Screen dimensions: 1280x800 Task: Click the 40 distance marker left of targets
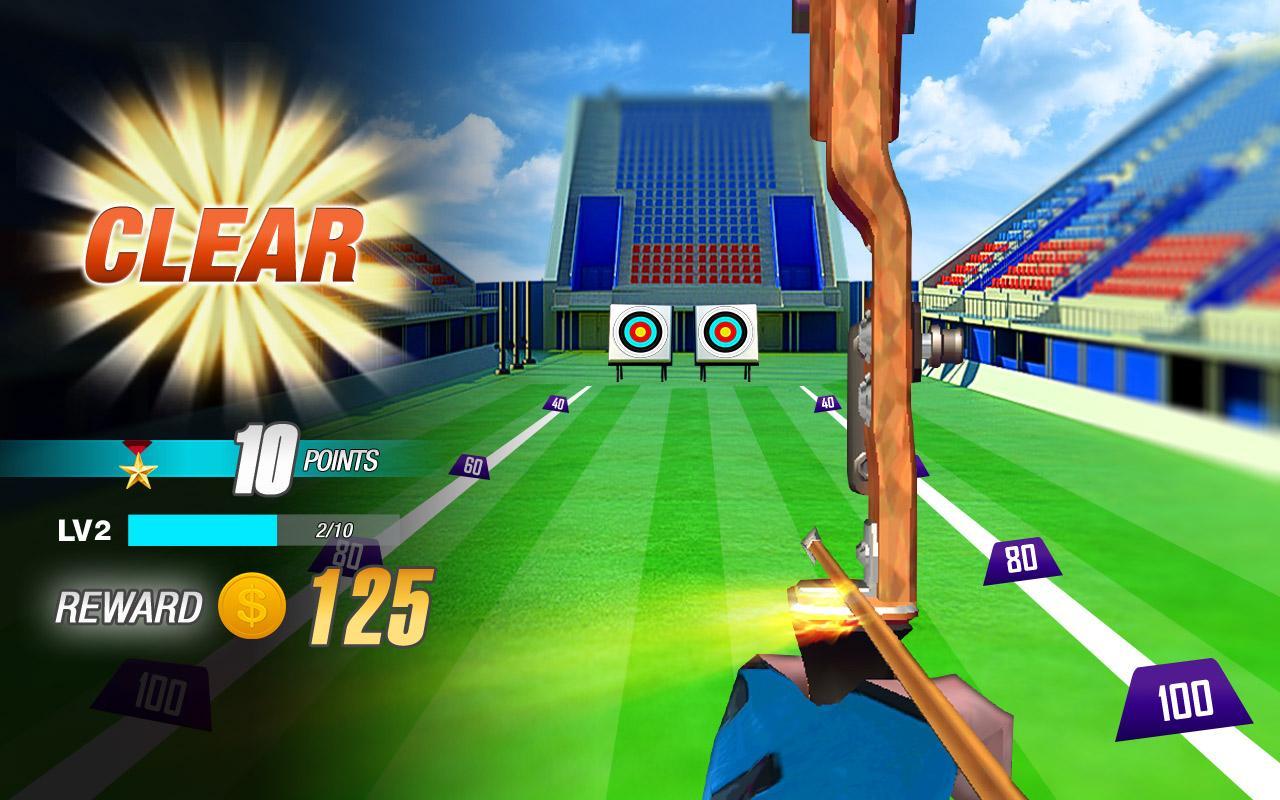pyautogui.click(x=554, y=404)
